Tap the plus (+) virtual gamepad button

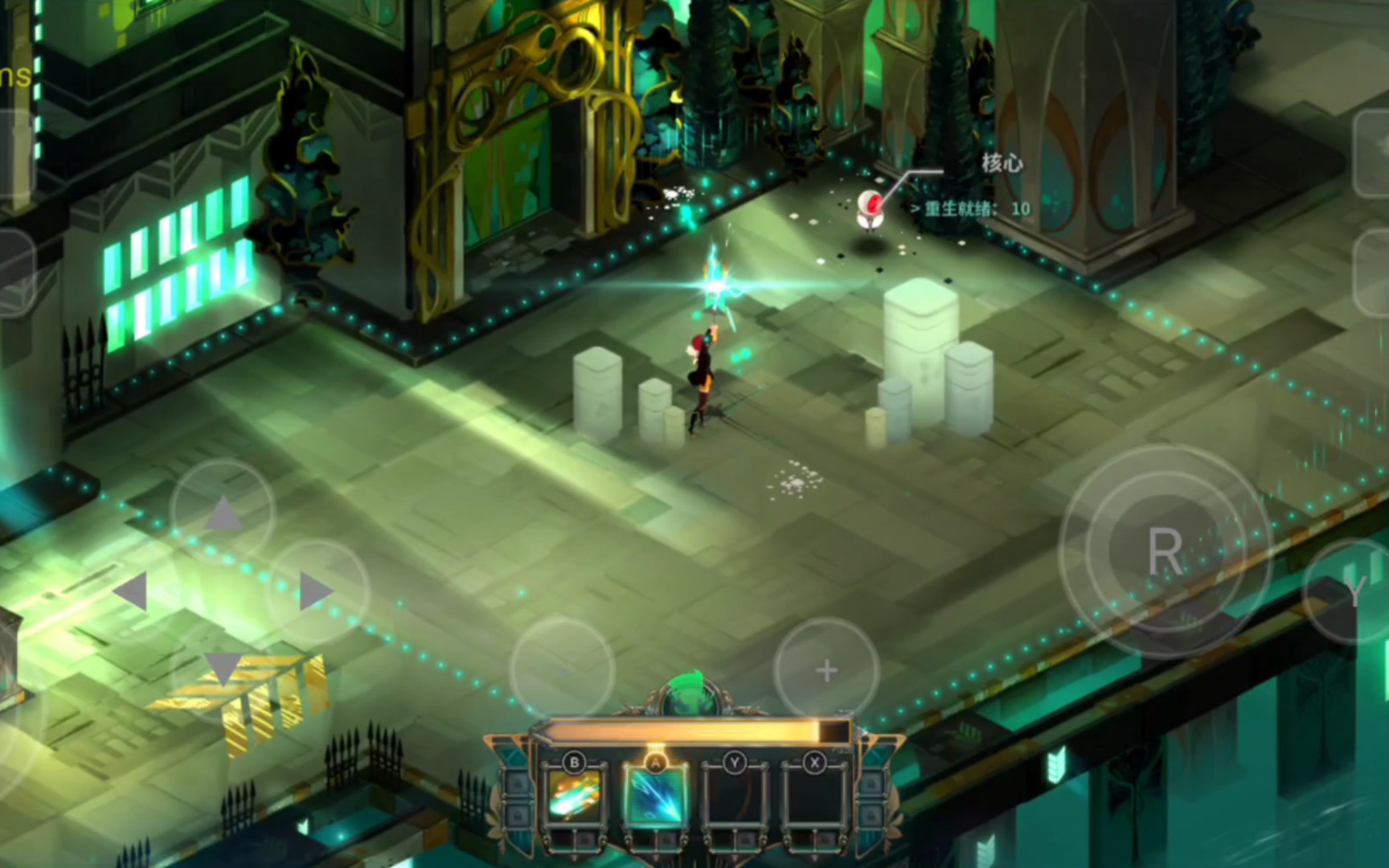pos(825,669)
